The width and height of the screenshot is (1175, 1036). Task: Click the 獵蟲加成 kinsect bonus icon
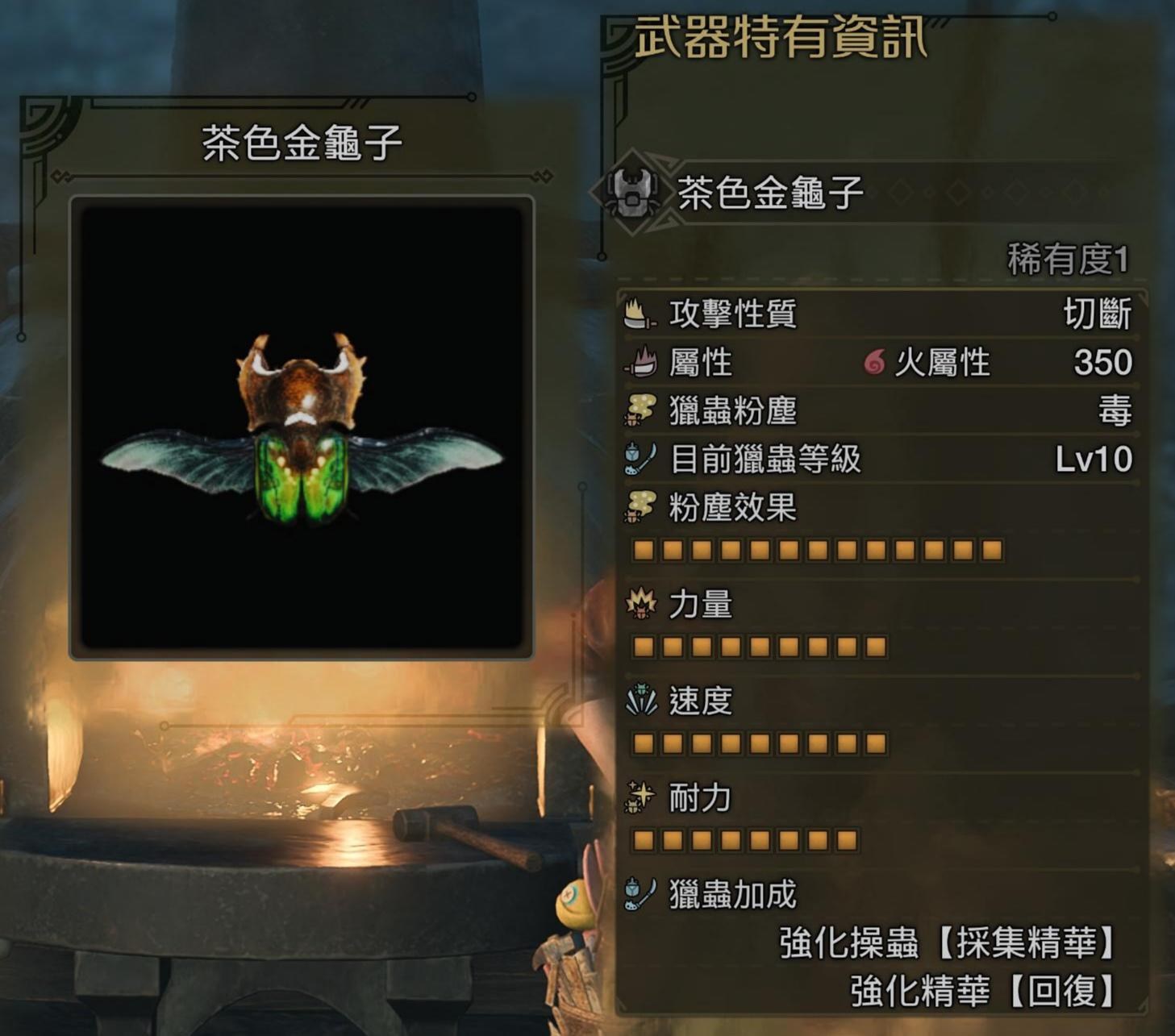point(636,897)
